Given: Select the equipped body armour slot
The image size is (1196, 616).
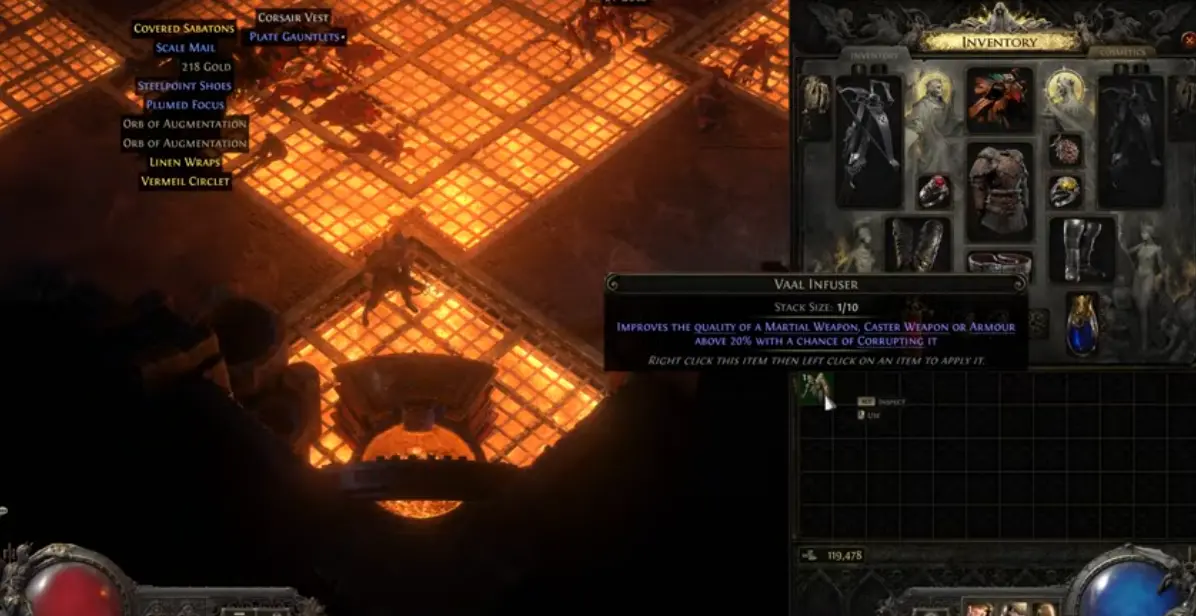Looking at the screenshot, I should click(x=998, y=191).
